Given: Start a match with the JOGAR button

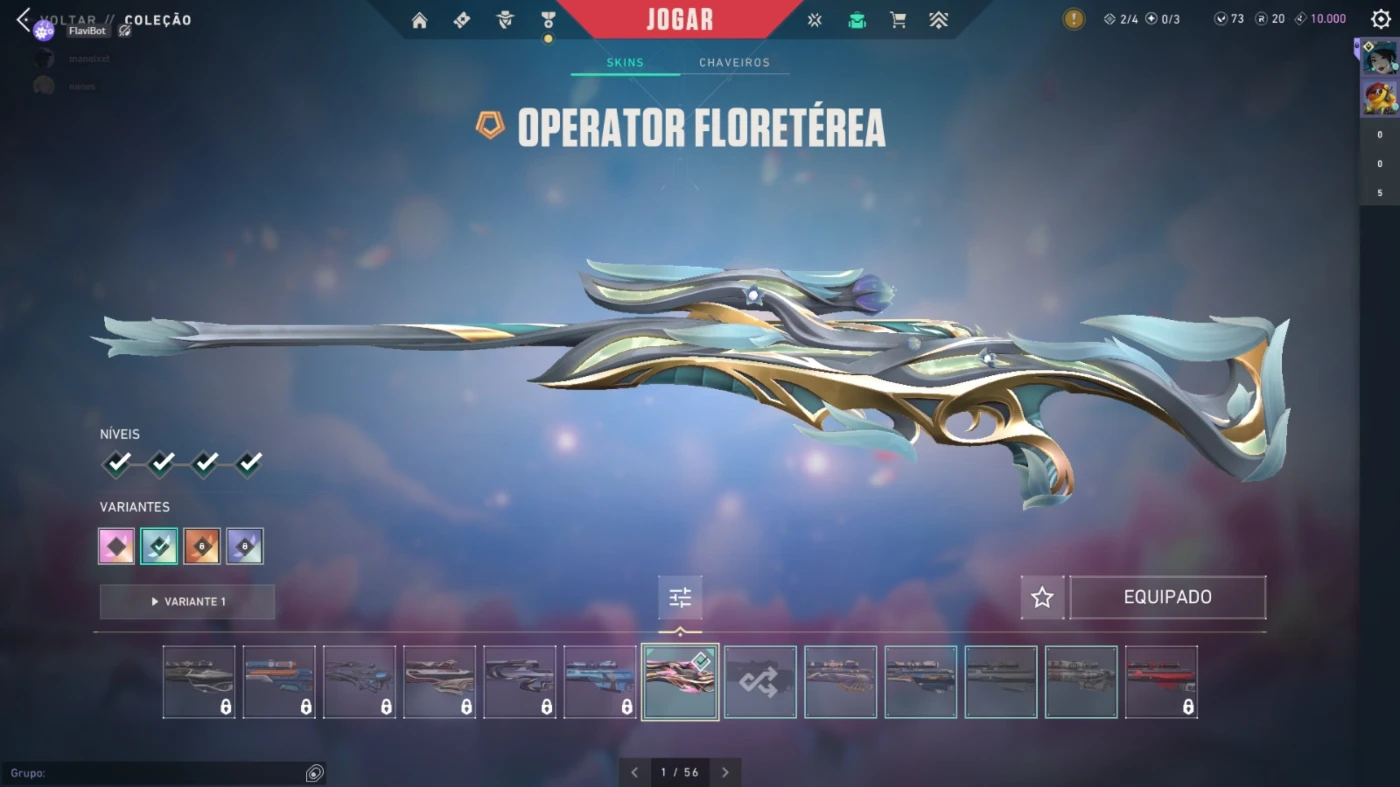Looking at the screenshot, I should point(680,19).
